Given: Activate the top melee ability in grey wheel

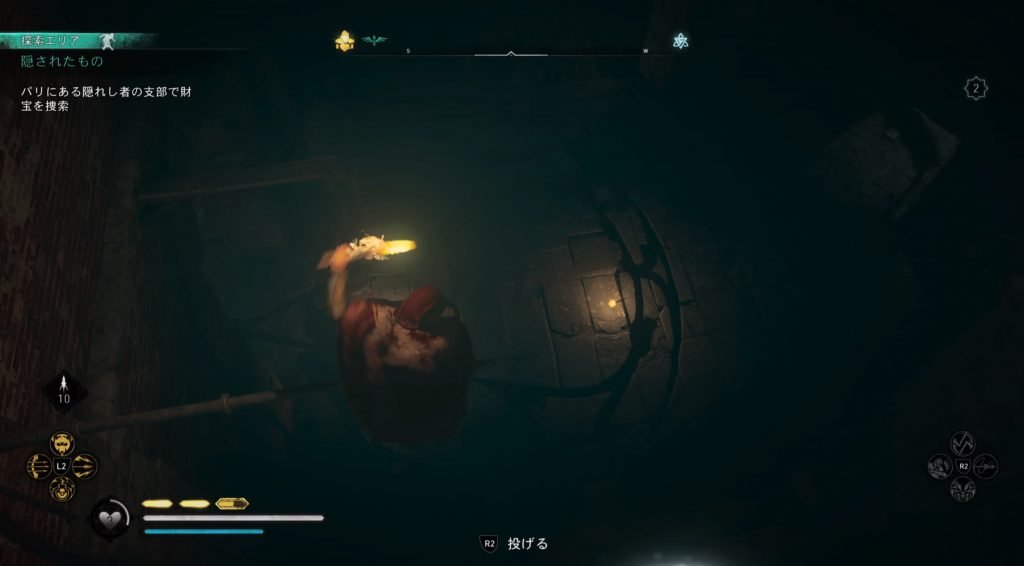Looking at the screenshot, I should [962, 443].
